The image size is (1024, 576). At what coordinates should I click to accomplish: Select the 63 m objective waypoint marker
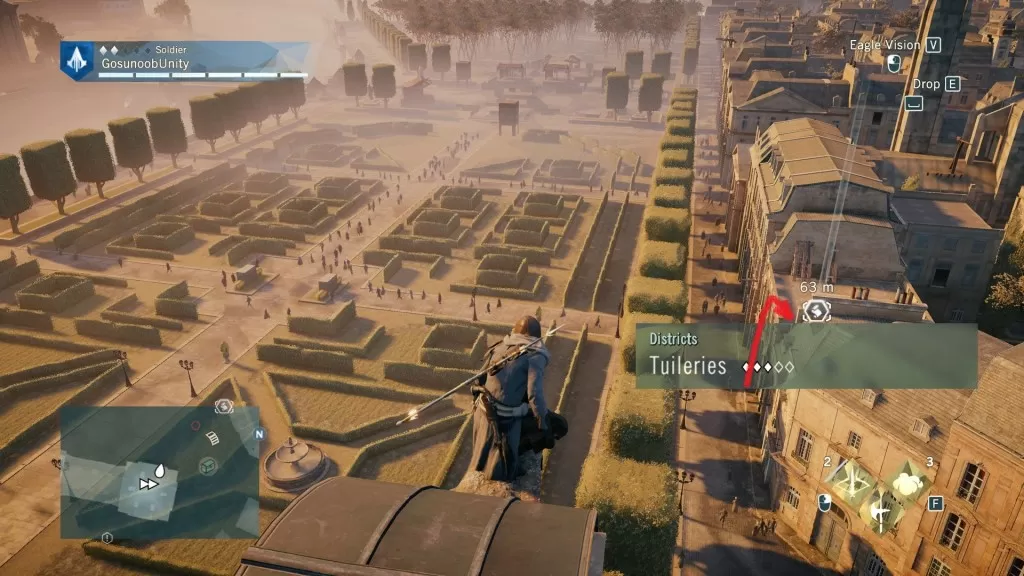[x=817, y=311]
